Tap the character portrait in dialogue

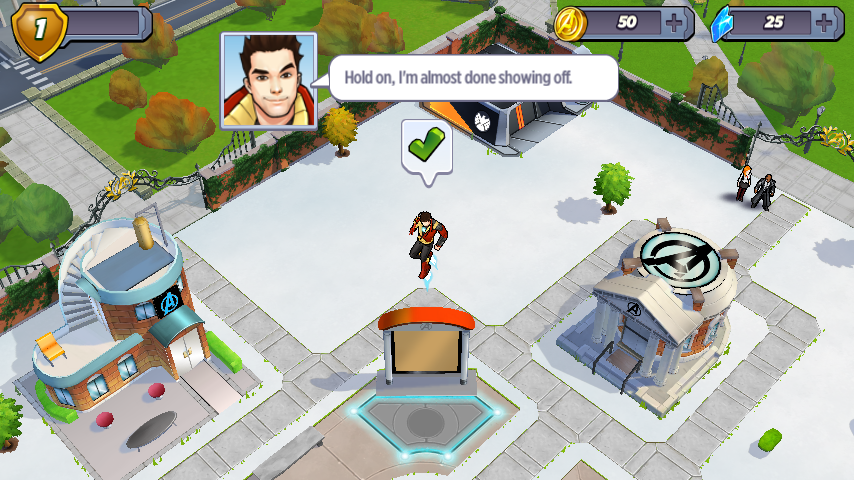point(268,82)
